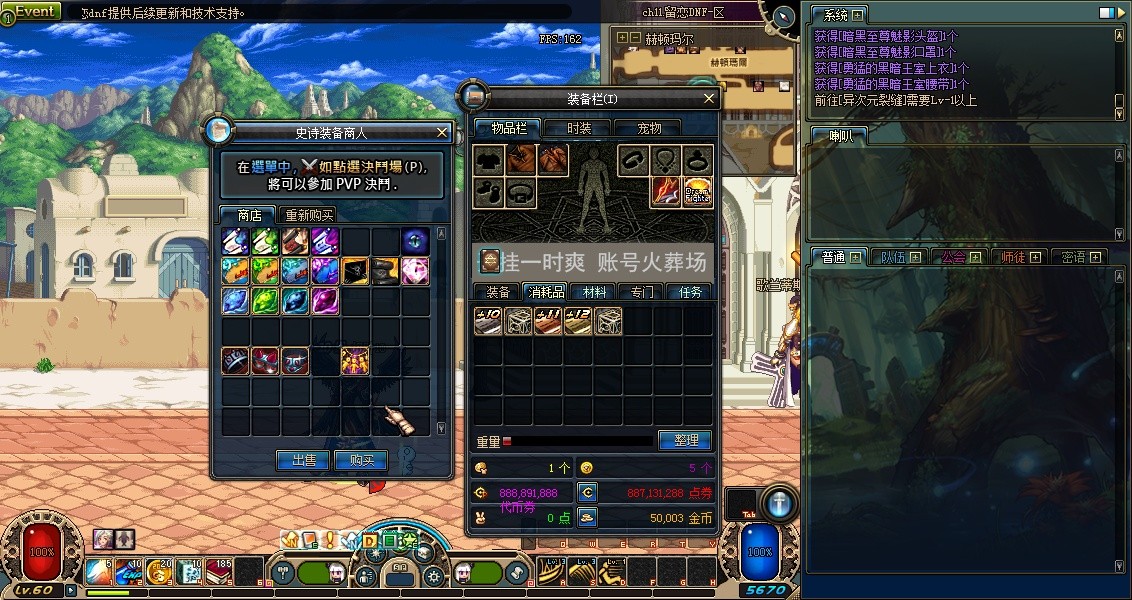Click the 出售 sell button

point(303,460)
